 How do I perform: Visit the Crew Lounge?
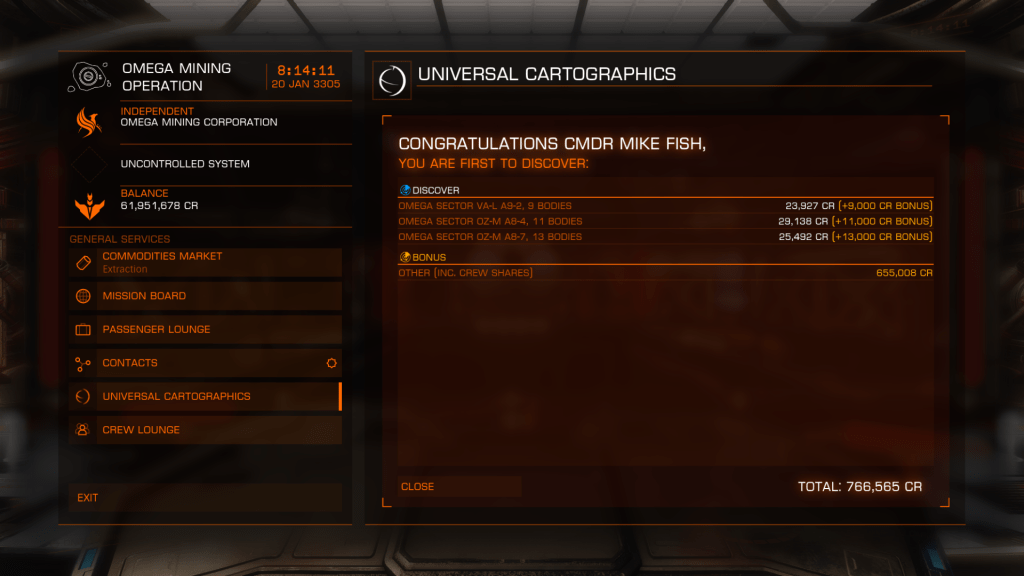[x=206, y=430]
